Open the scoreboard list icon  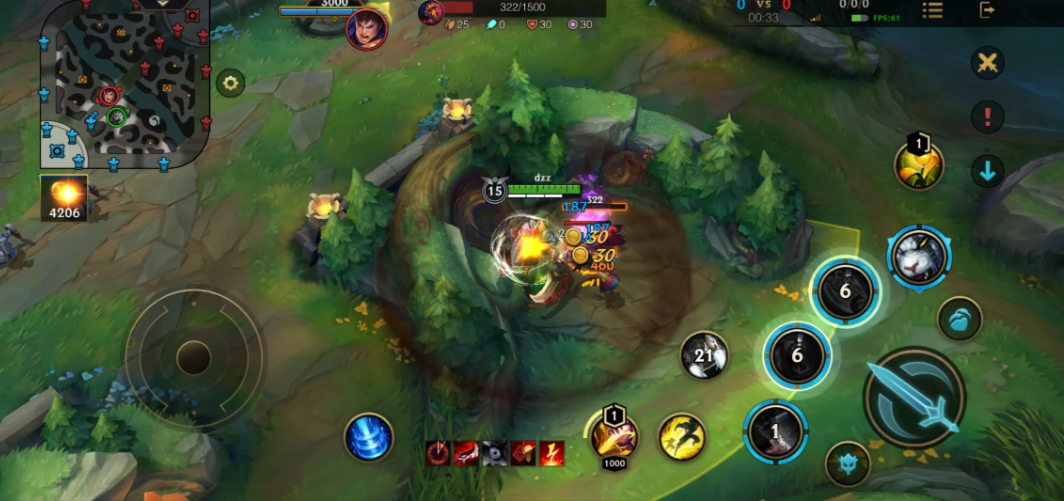tap(932, 11)
